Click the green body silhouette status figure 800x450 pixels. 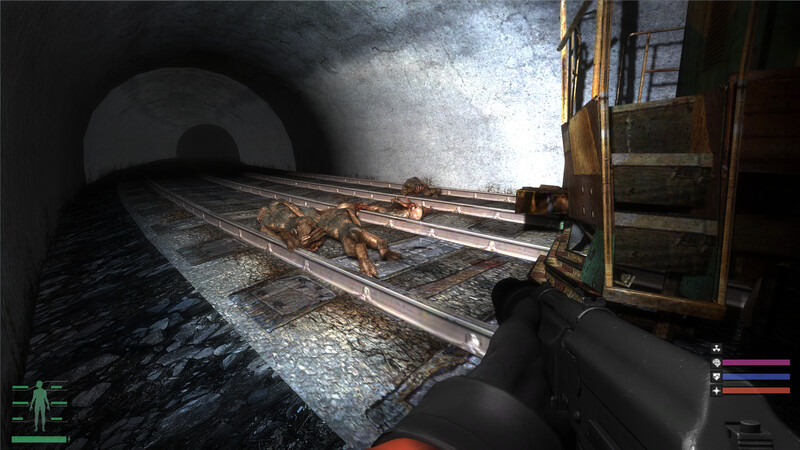tap(40, 404)
